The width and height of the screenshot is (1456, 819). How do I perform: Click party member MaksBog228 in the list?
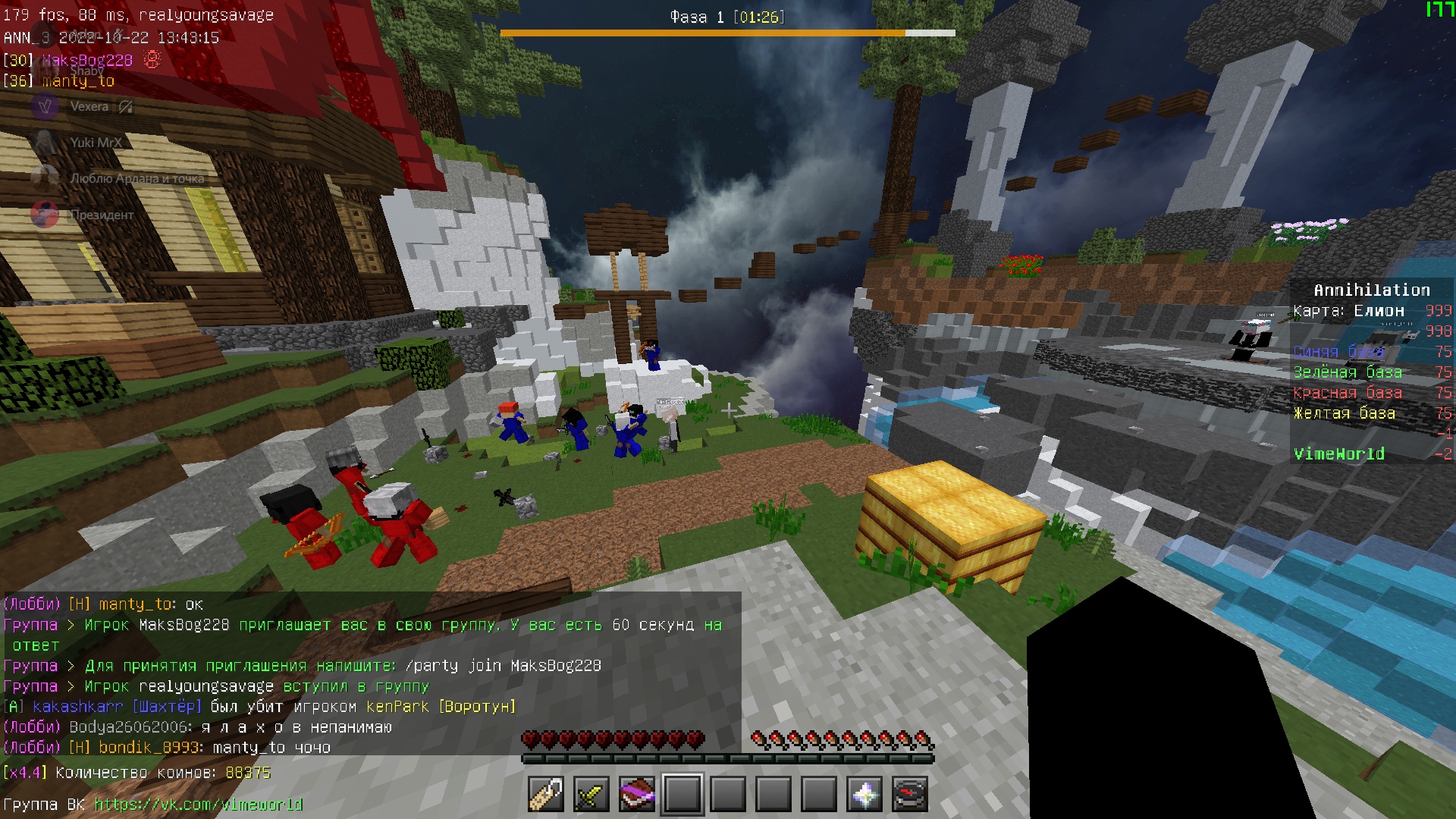point(87,61)
